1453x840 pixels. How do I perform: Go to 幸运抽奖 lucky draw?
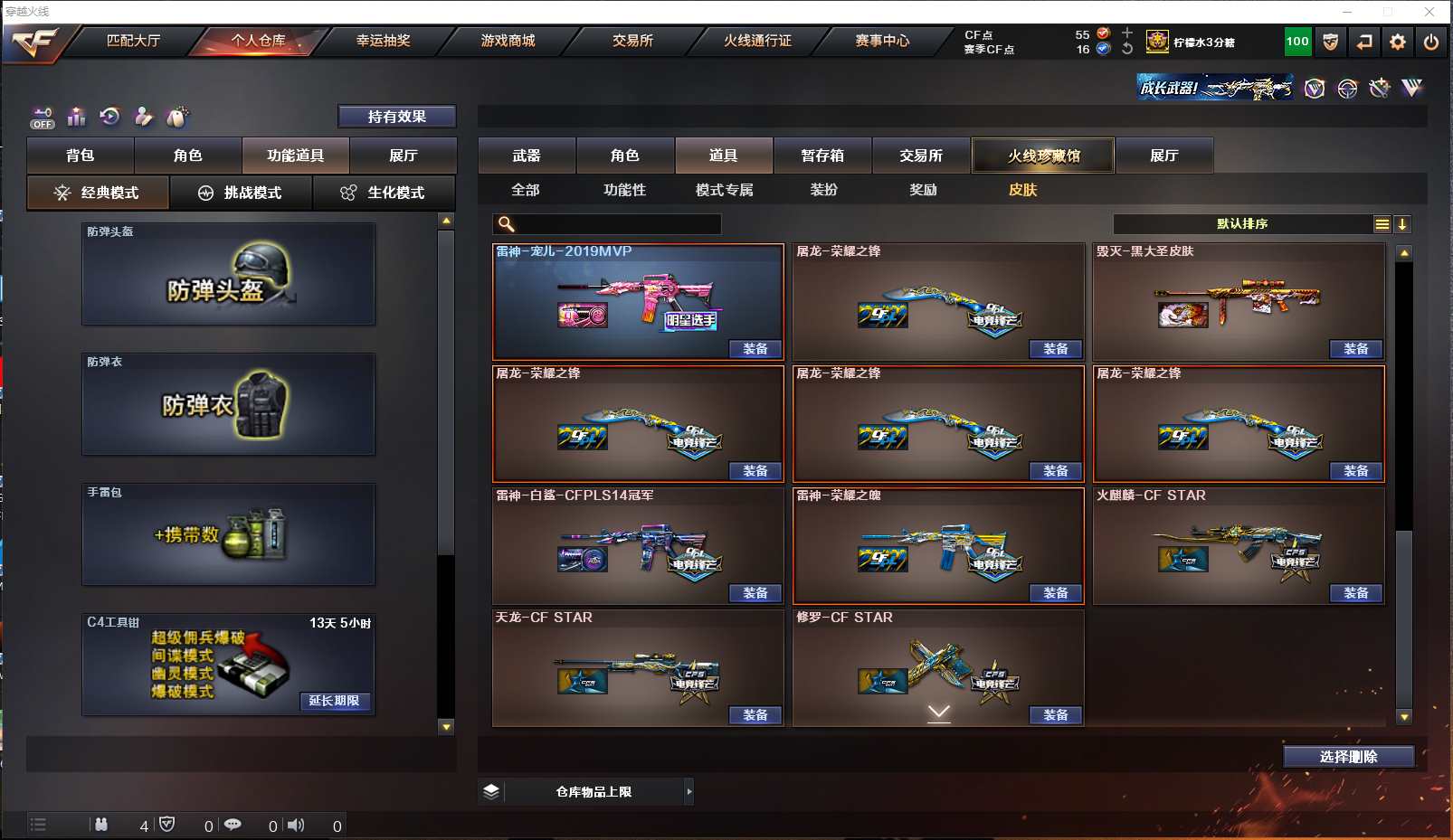383,41
